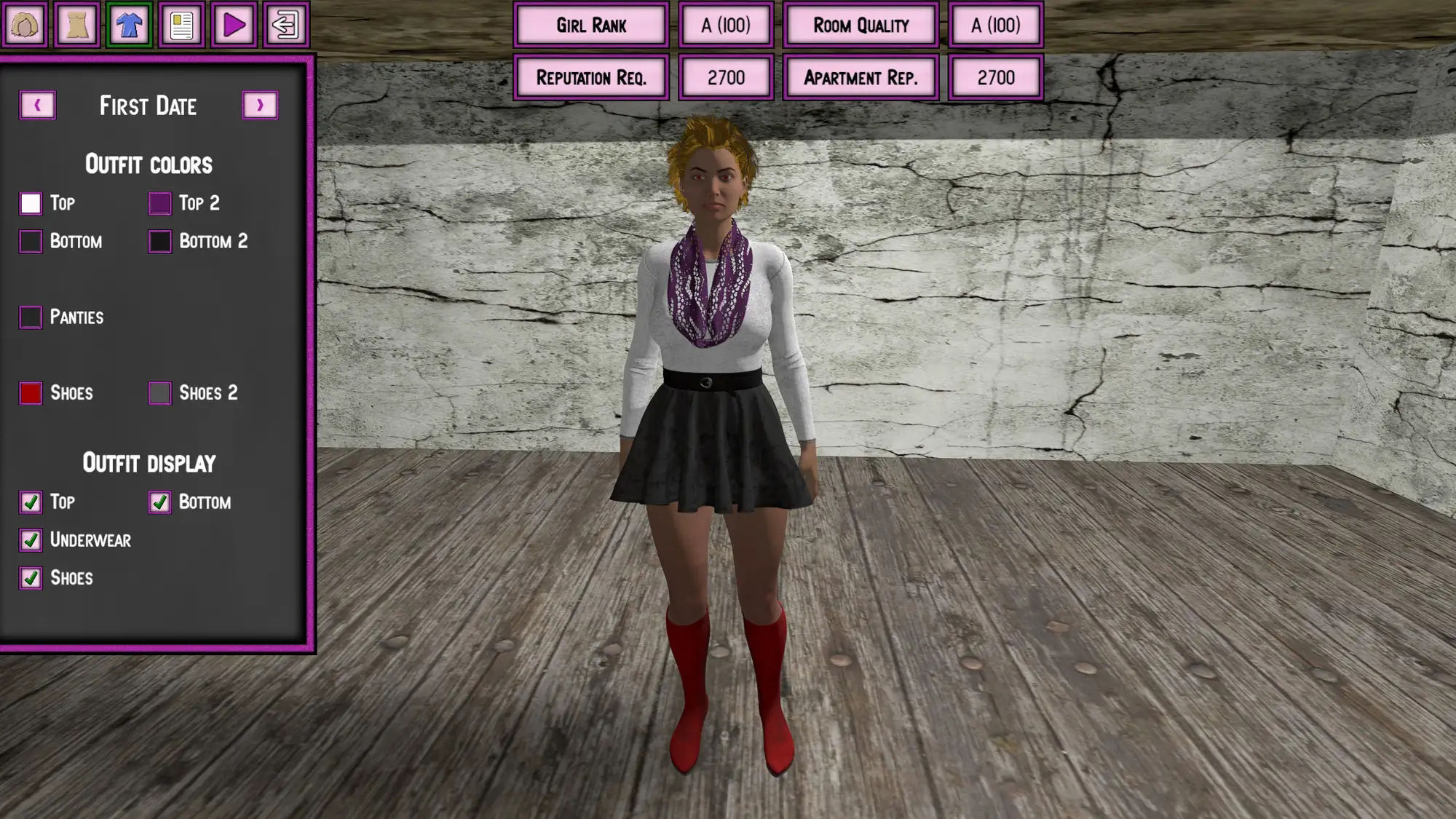The image size is (1456, 819).
Task: Exit using the arrow door icon
Action: (x=286, y=25)
